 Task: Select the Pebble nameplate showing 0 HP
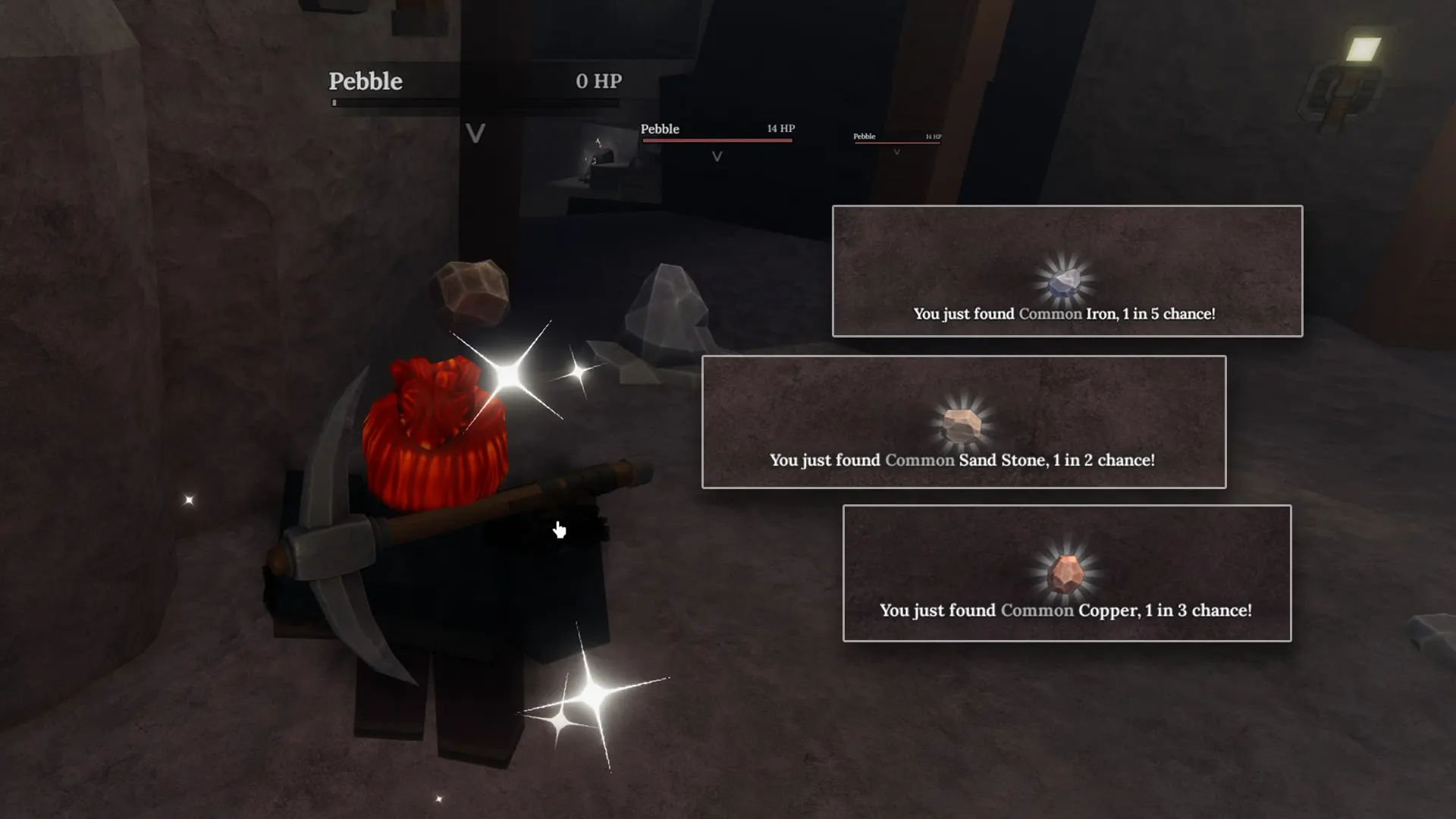[366, 81]
